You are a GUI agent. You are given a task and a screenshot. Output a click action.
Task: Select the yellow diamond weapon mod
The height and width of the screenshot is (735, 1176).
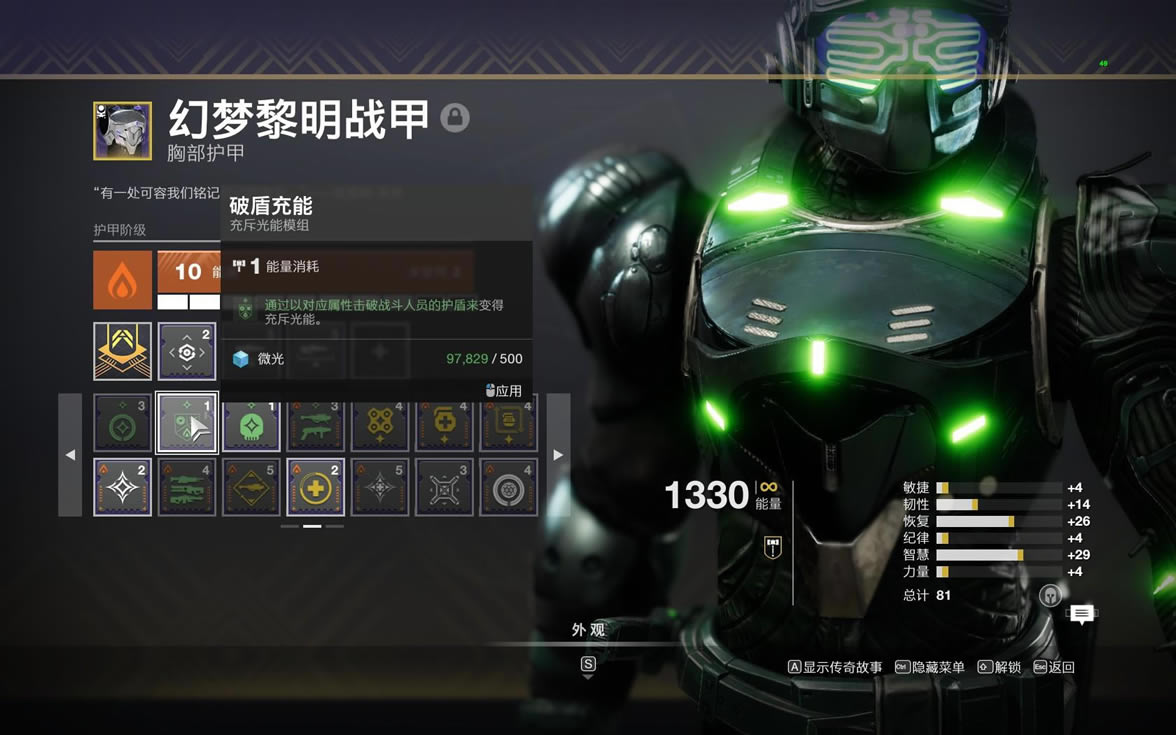(251, 487)
